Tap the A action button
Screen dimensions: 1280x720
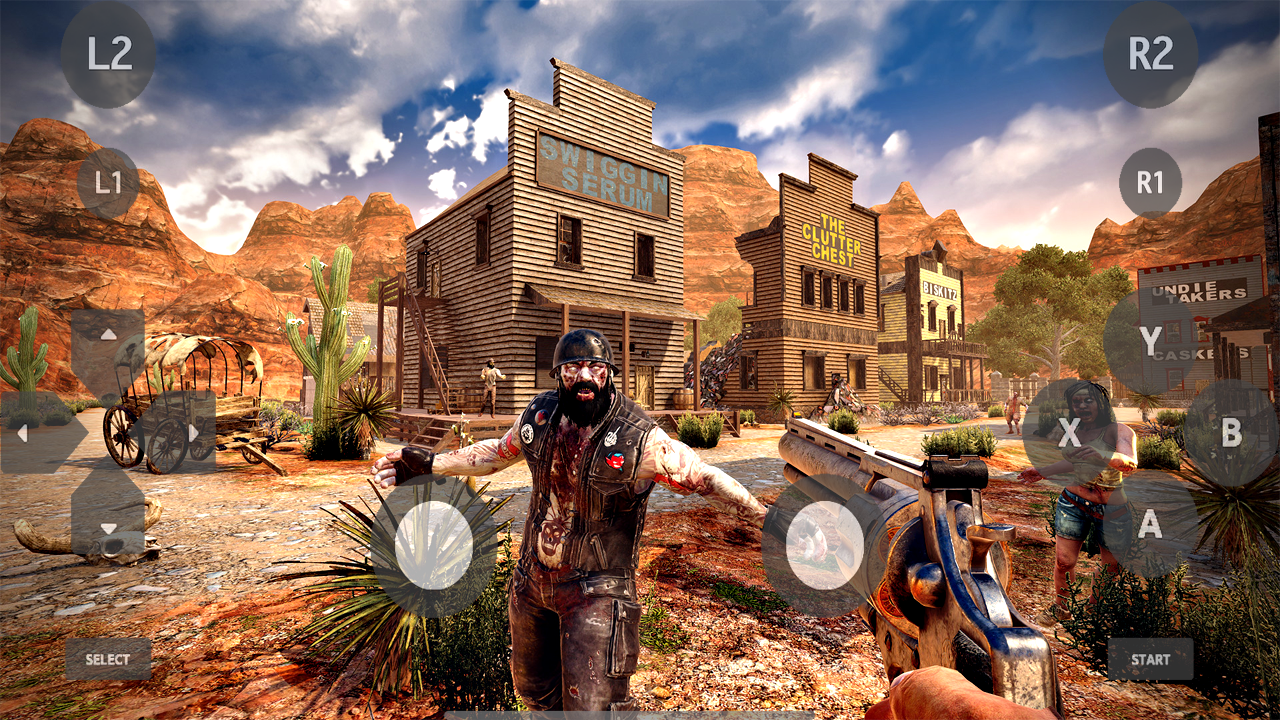pyautogui.click(x=1152, y=522)
